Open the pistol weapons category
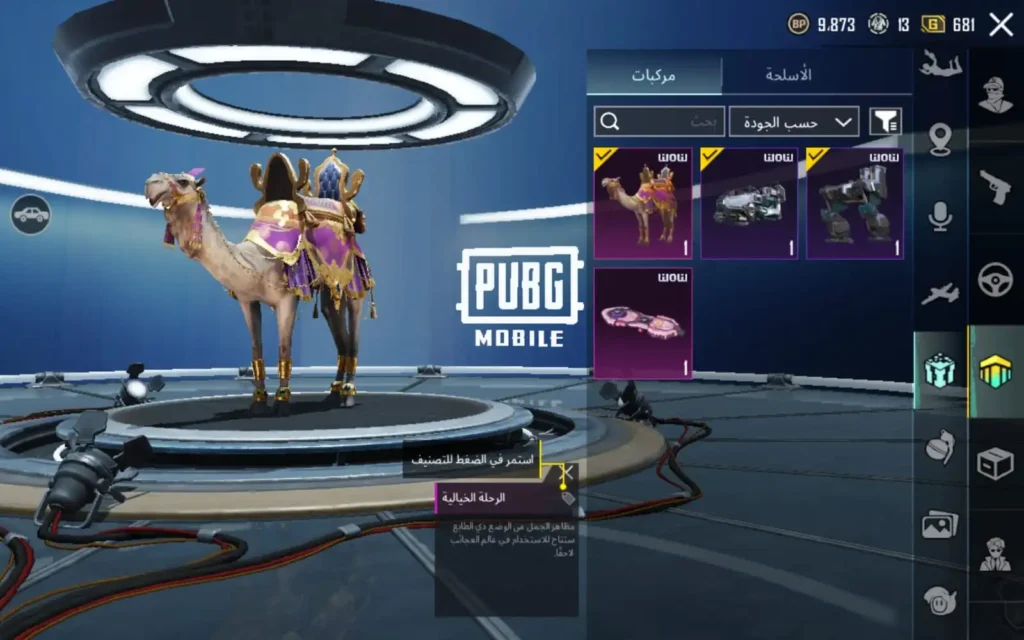This screenshot has height=640, width=1024. pos(995,187)
